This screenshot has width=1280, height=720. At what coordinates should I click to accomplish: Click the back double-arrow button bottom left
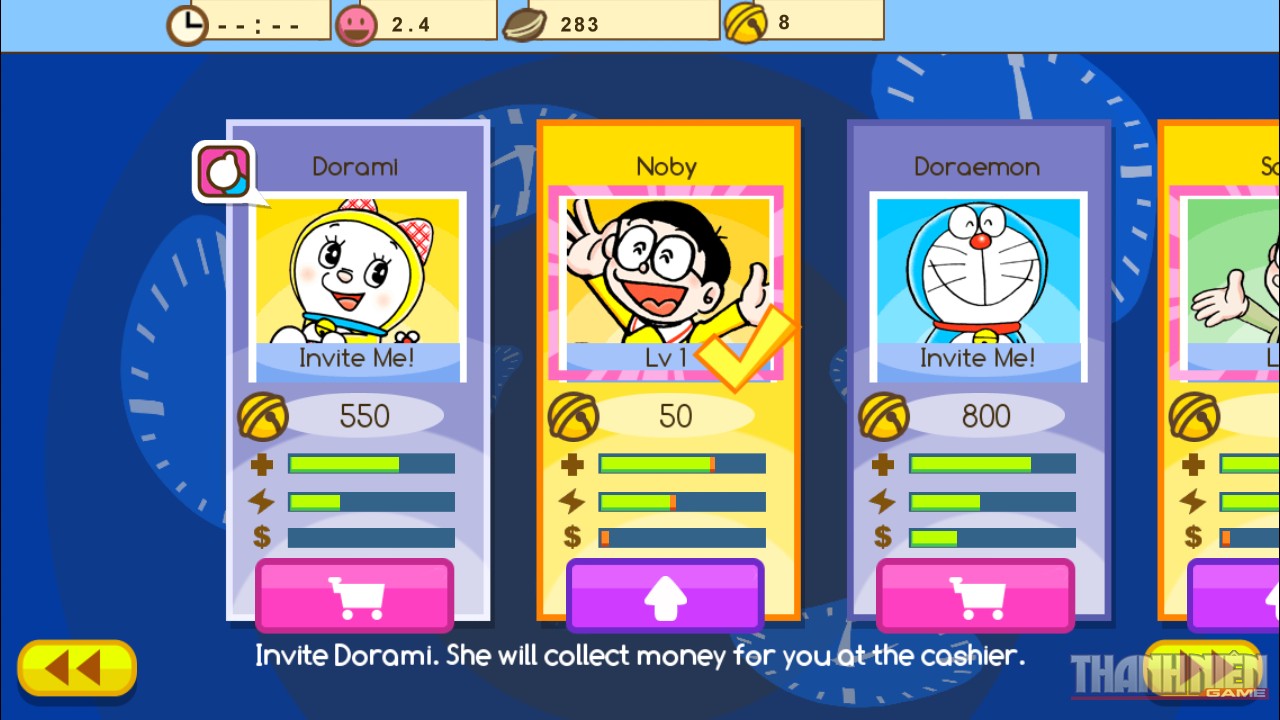[77, 668]
